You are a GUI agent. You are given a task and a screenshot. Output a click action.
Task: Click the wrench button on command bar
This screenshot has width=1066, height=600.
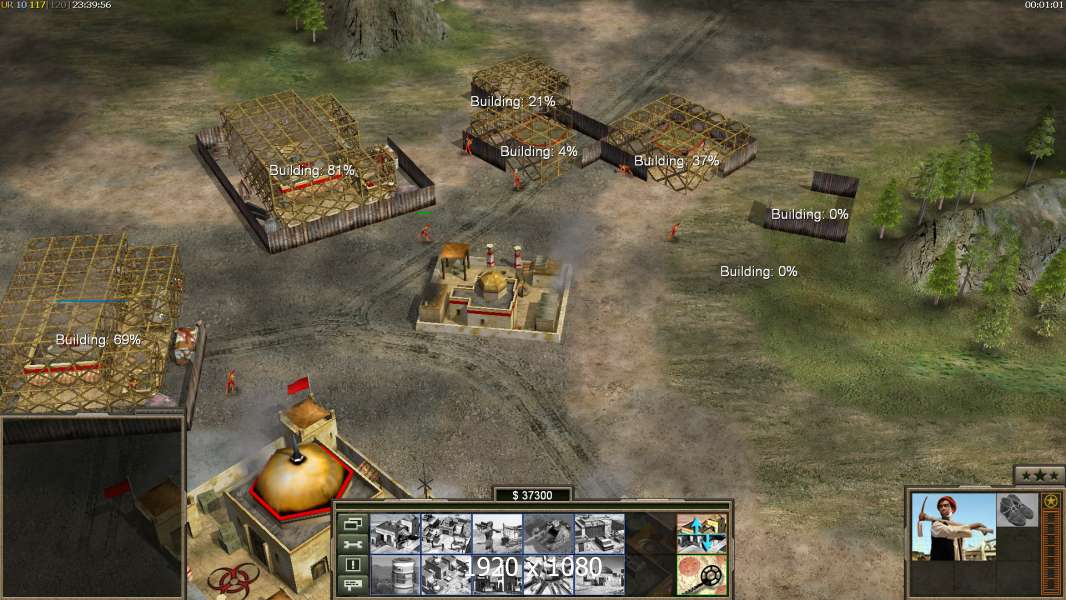click(351, 544)
